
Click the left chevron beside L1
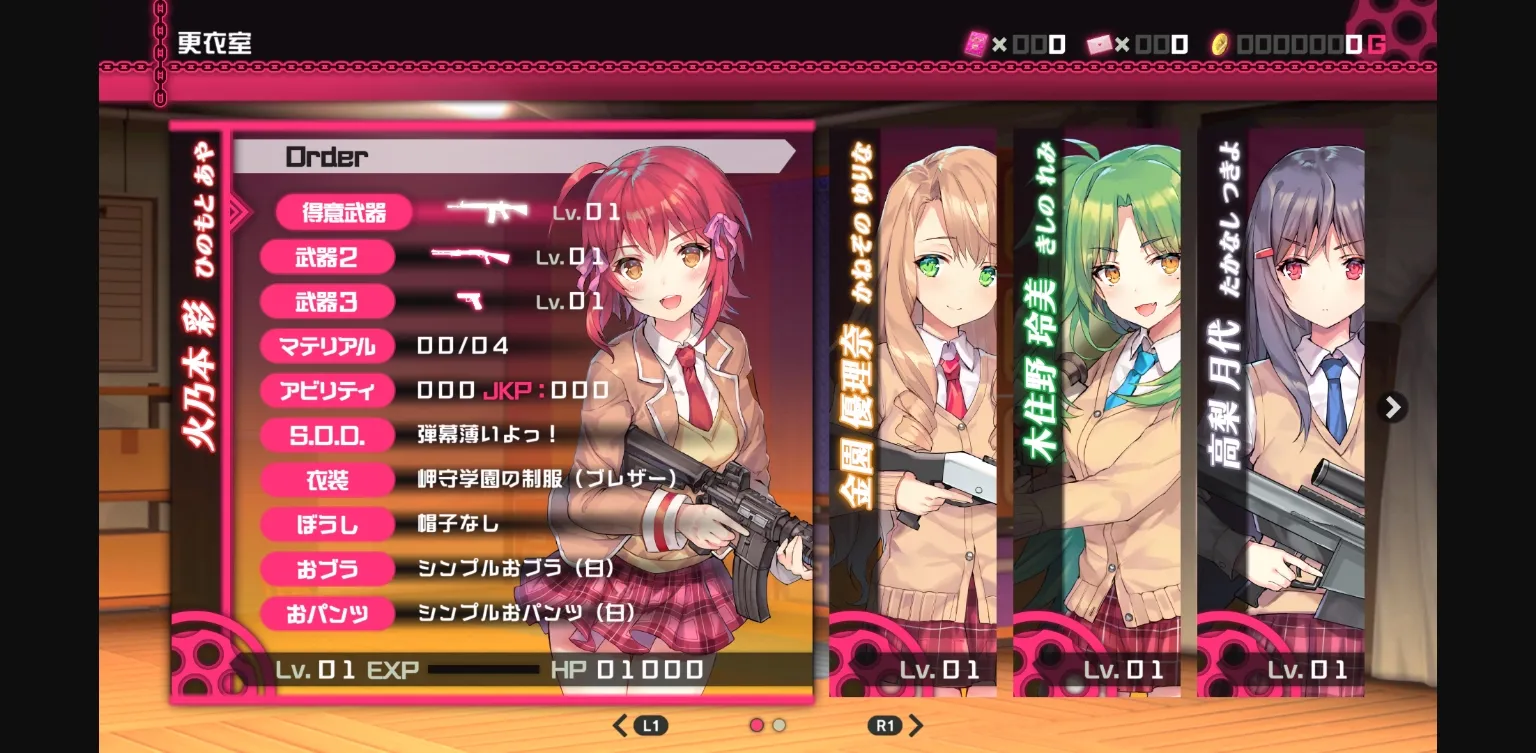(620, 725)
